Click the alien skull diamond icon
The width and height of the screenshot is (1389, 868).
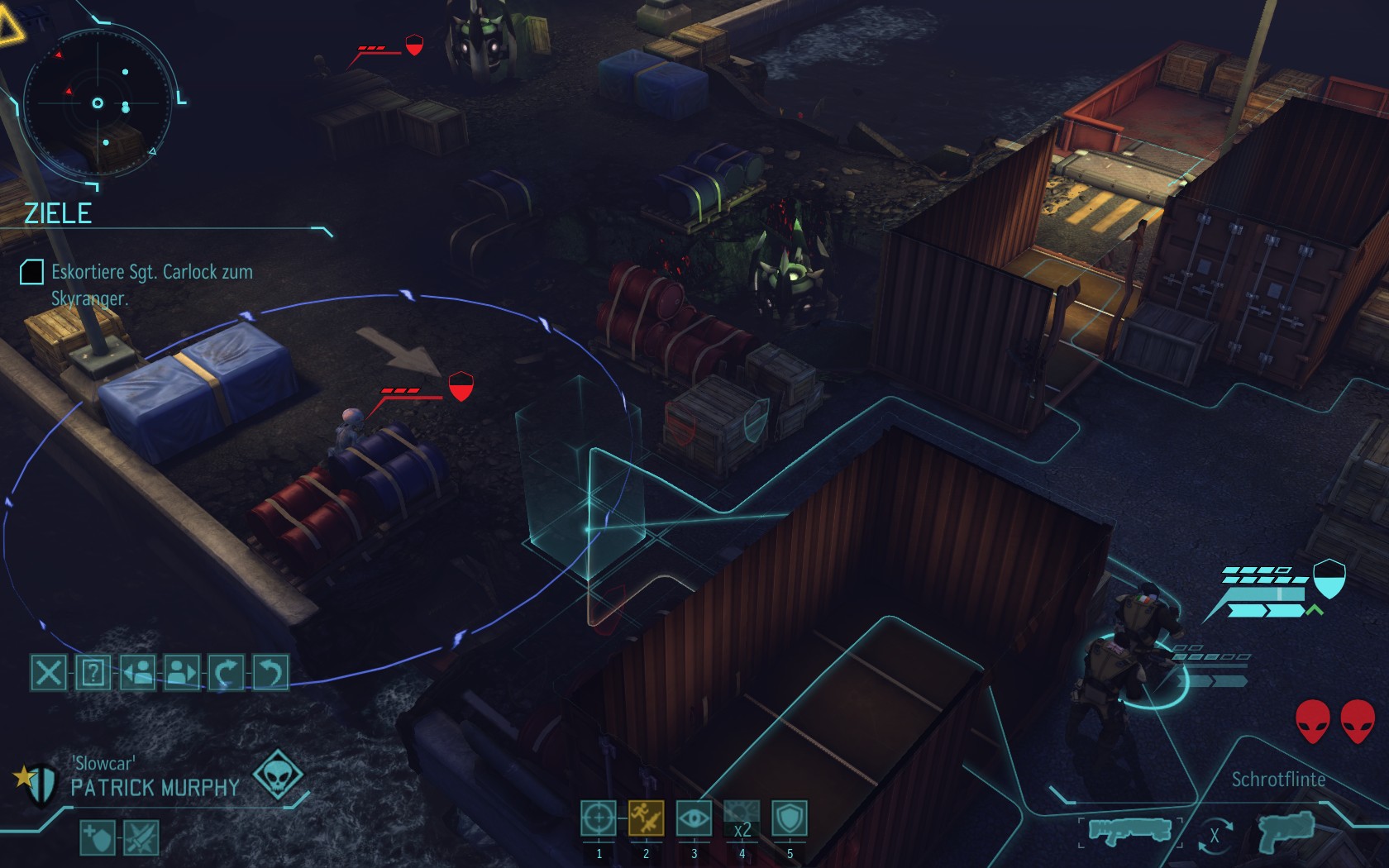pyautogui.click(x=278, y=775)
